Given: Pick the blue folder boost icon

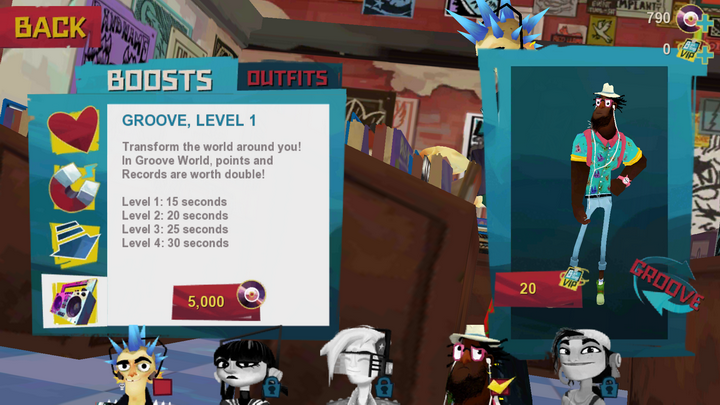Looking at the screenshot, I should coord(74,243).
